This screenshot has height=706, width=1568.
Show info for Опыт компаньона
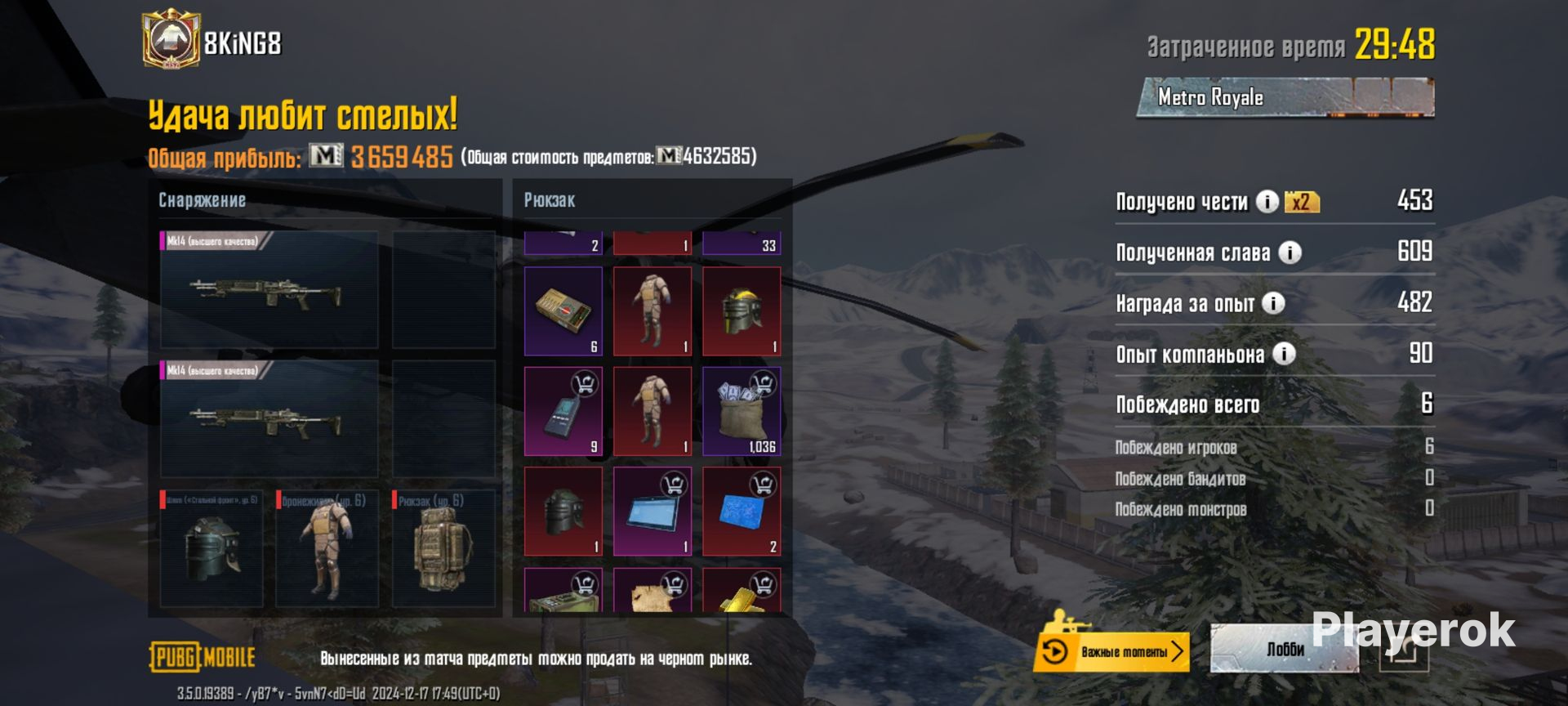pyautogui.click(x=1284, y=354)
